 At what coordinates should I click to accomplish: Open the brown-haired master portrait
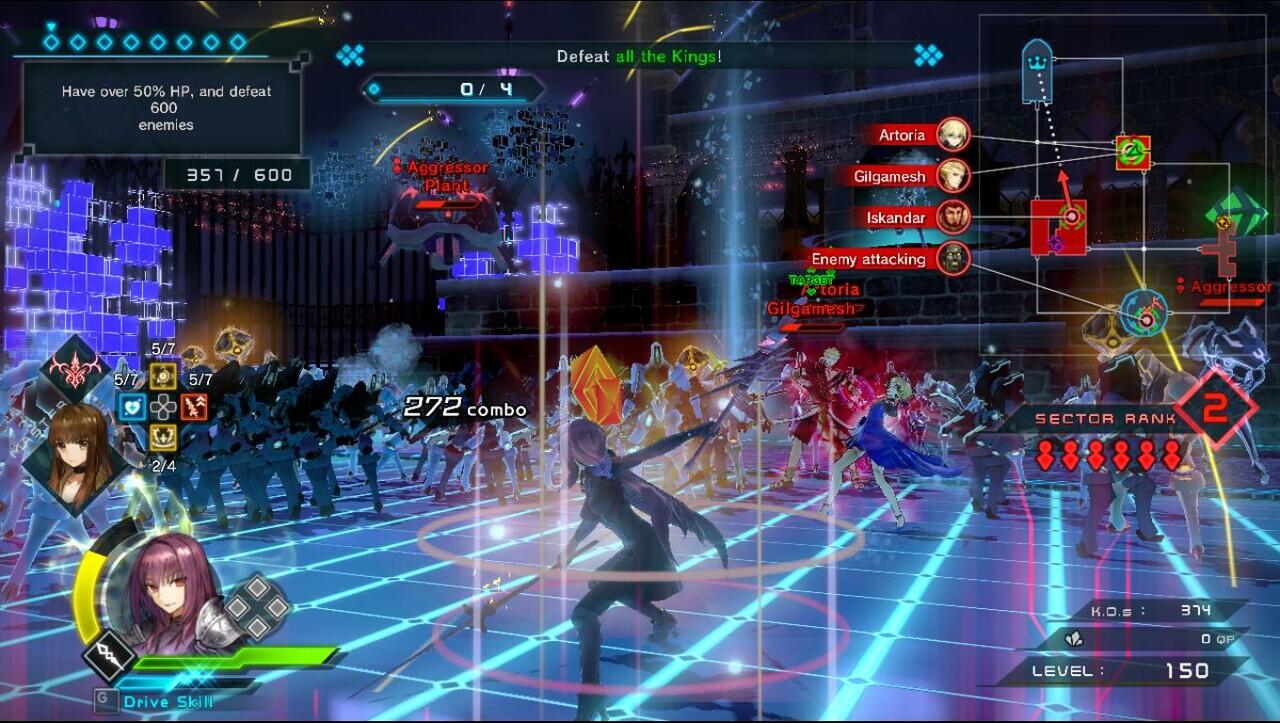(76, 448)
